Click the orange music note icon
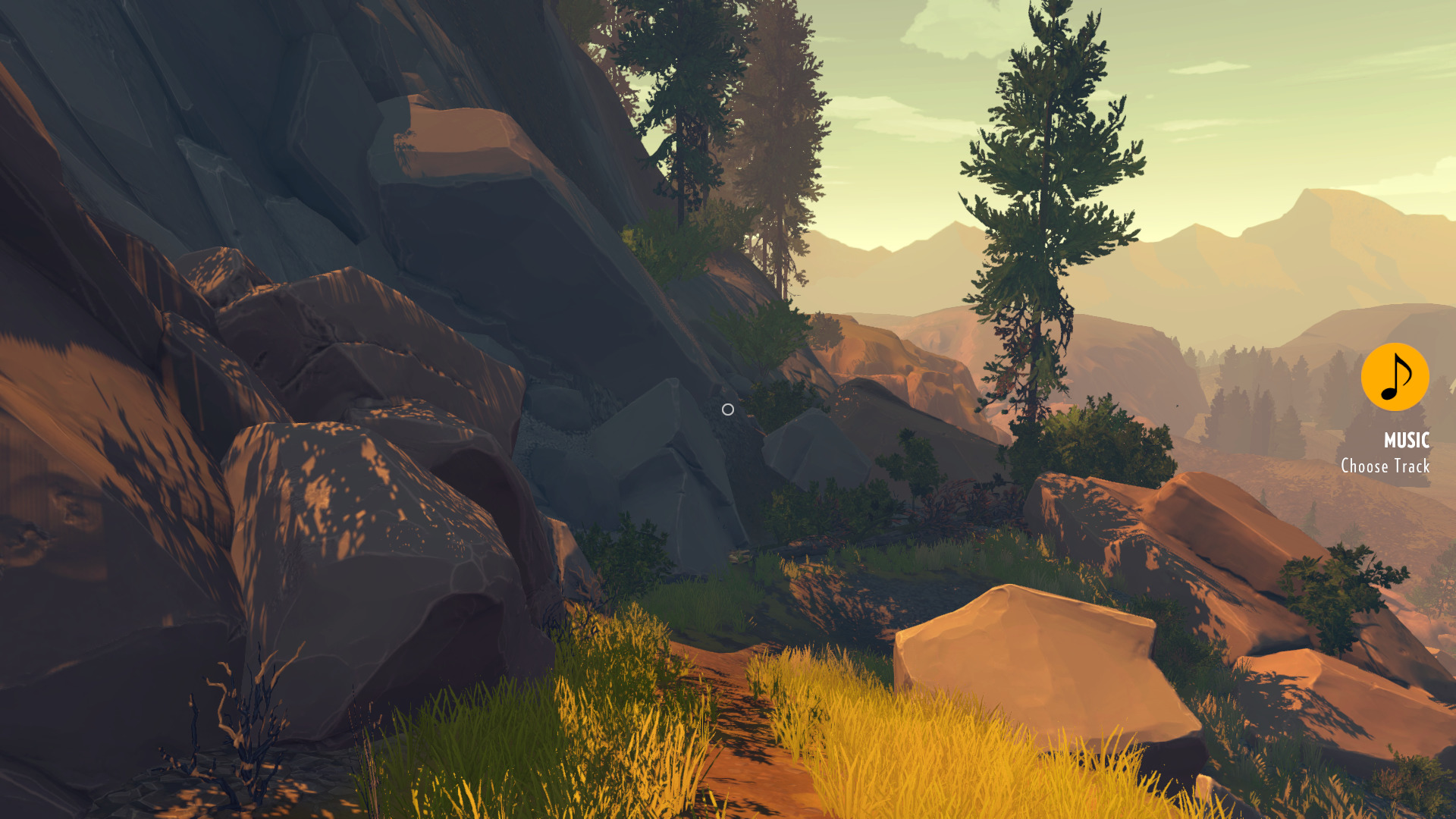Screen dimensions: 1456x819 click(x=1395, y=377)
